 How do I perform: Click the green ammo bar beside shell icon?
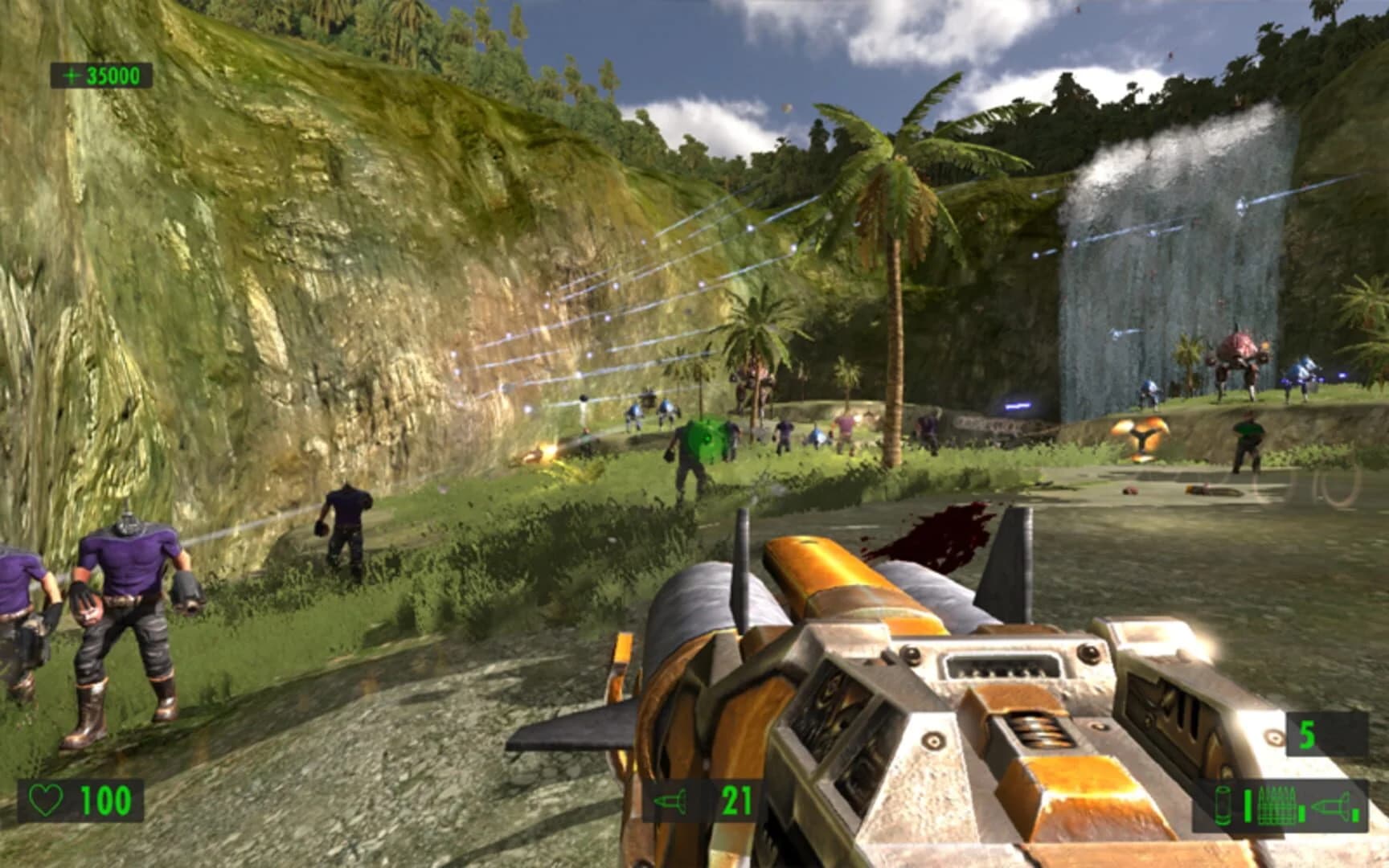tap(1248, 805)
